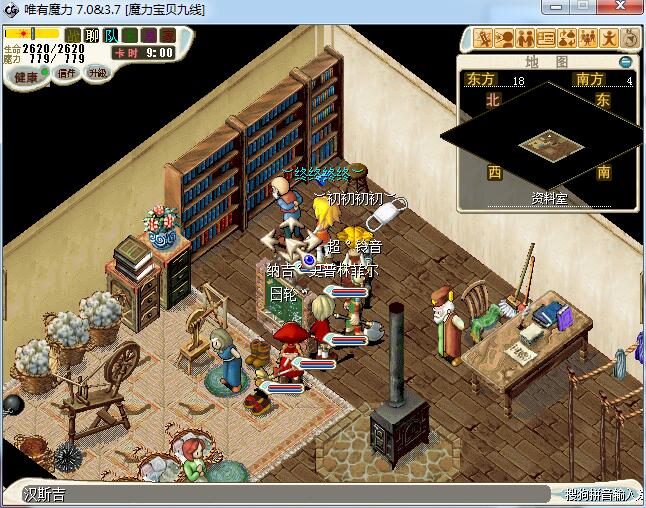Click the 升級 level-up button
The width and height of the screenshot is (646, 508).
97,73
